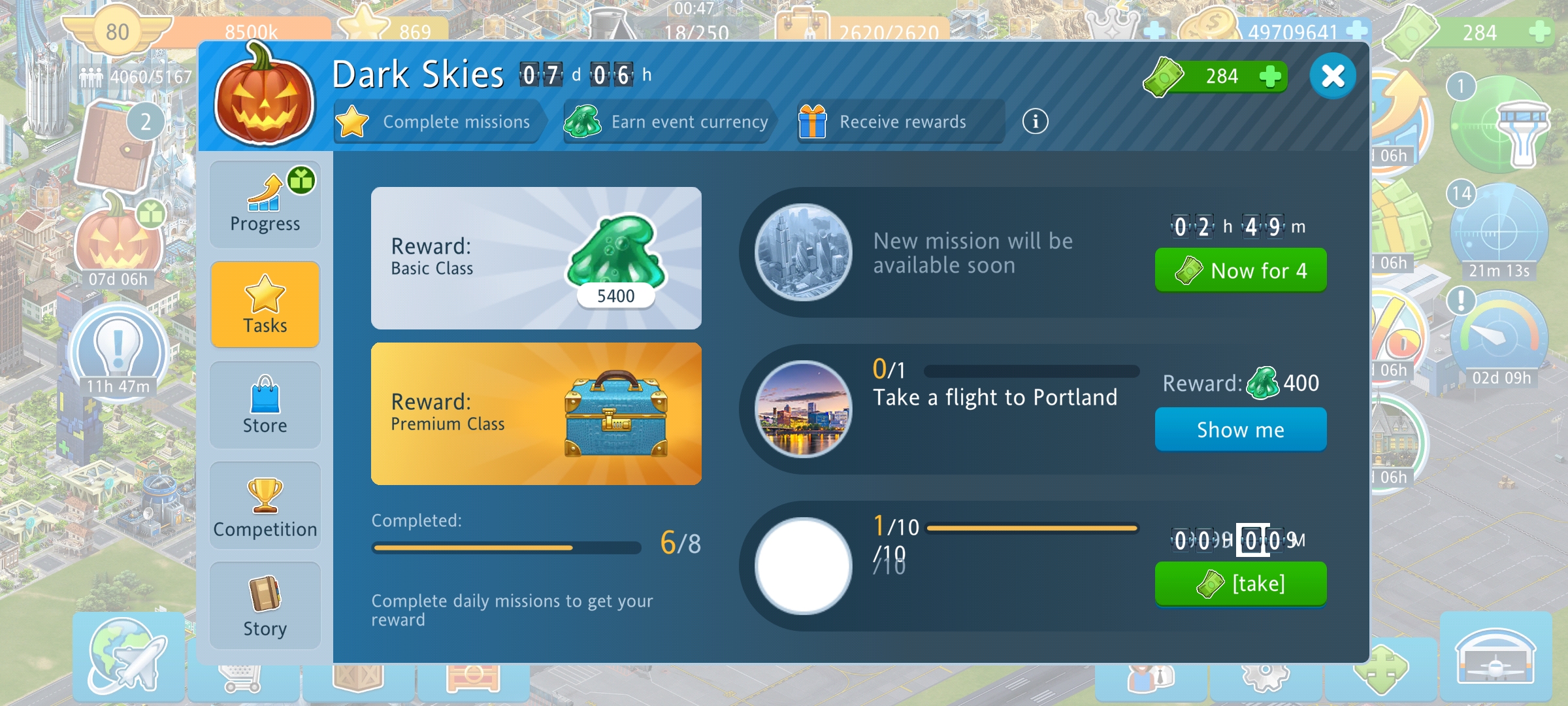The height and width of the screenshot is (706, 1568).
Task: Click the lightbulb alert icon
Action: 118,350
